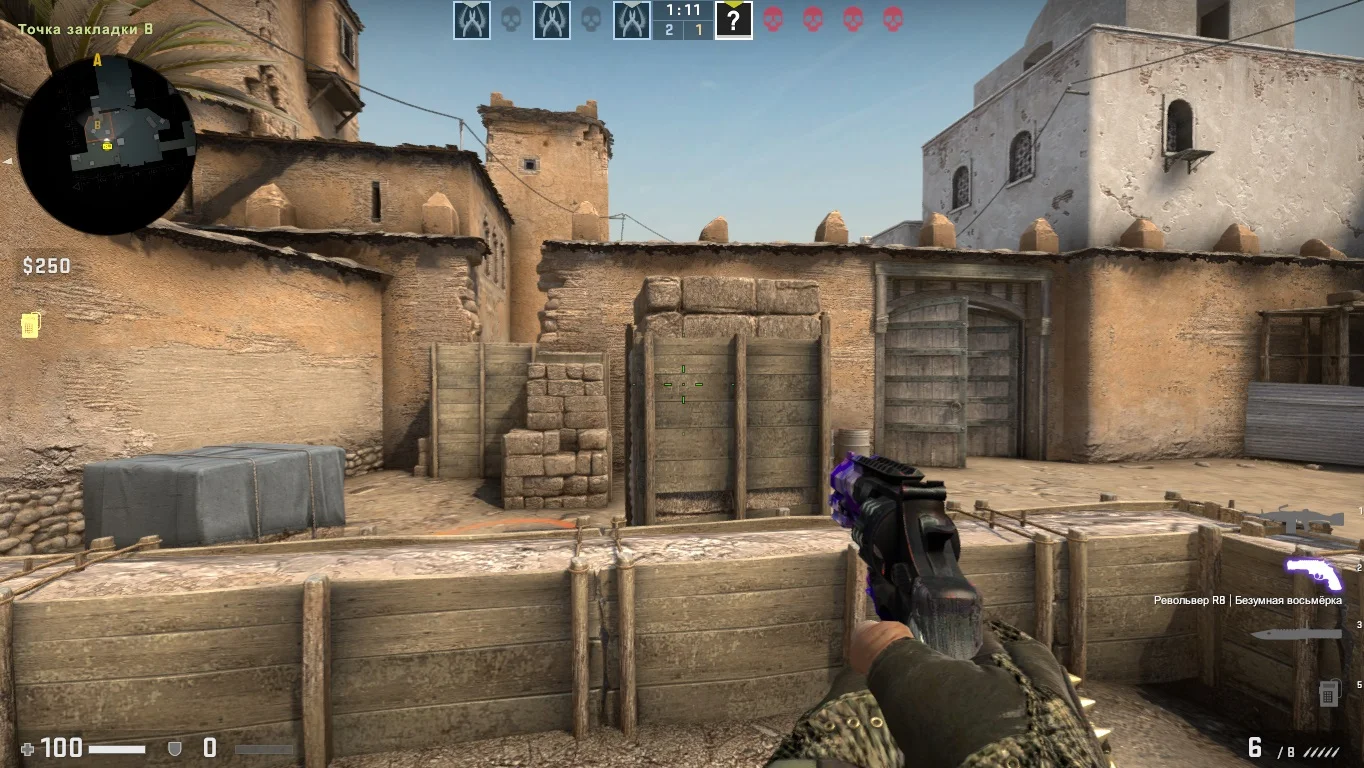1364x768 pixels.
Task: Click the B site marker on the radar
Action: (x=98, y=125)
